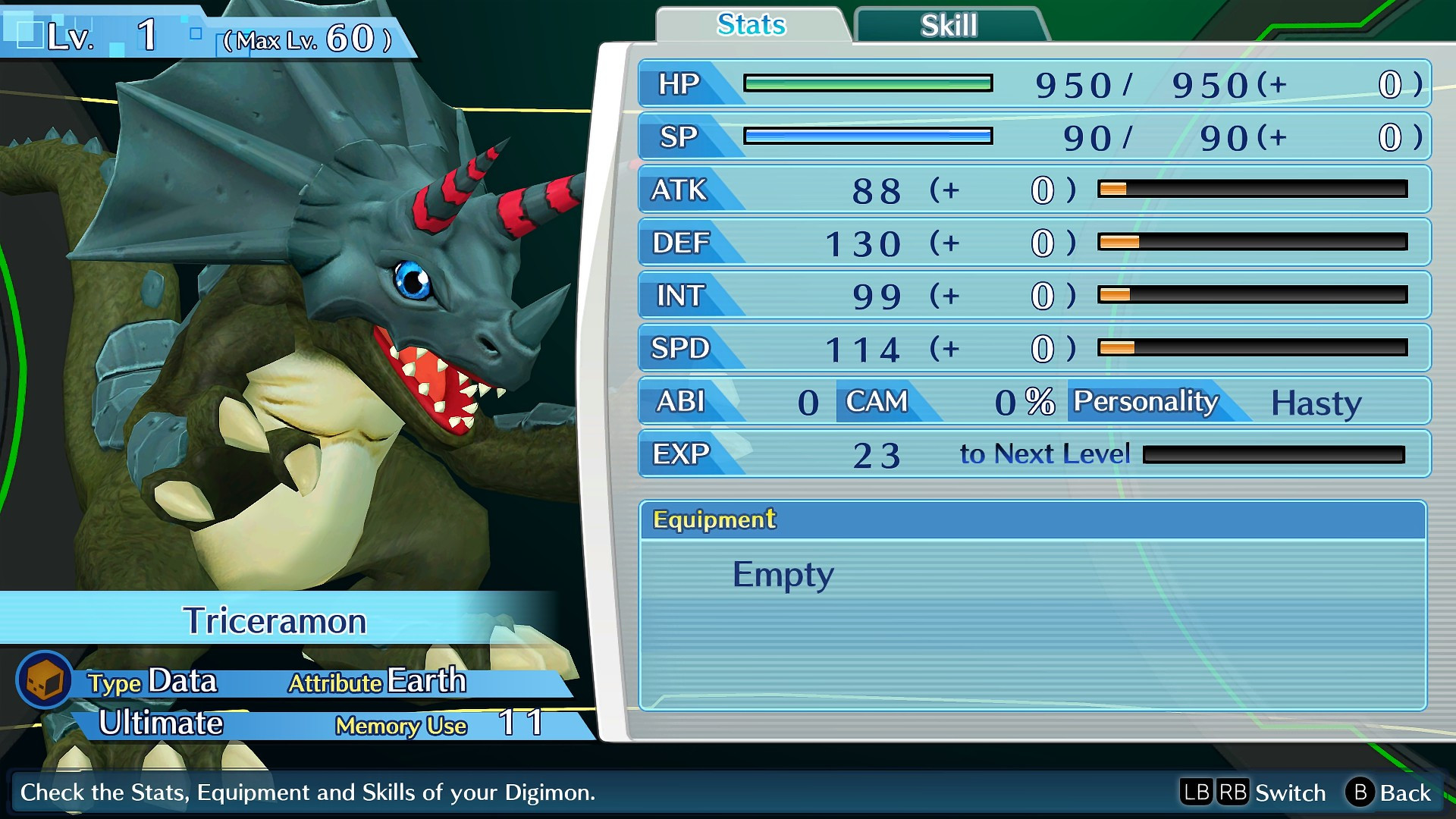Select the HP stat label icon

point(681,85)
